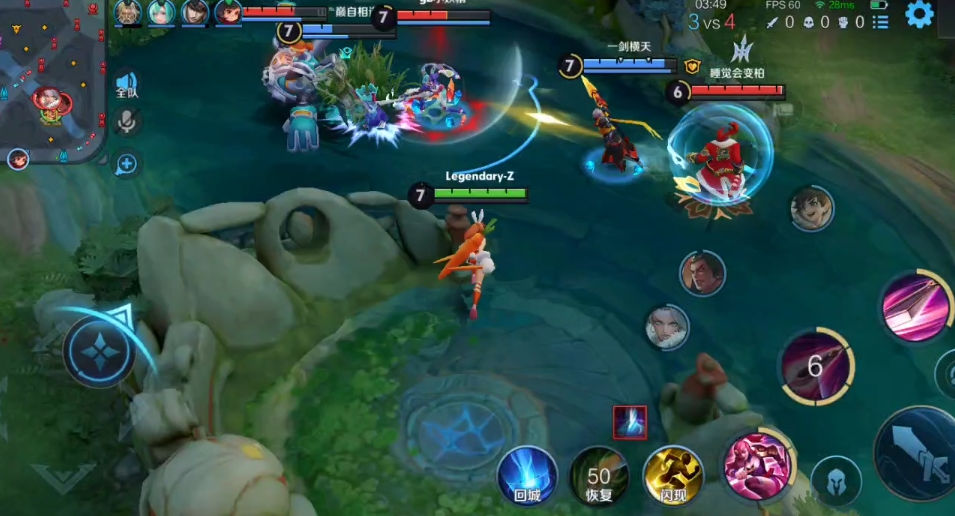Target the dark-haired bearded enemy portrait

click(x=702, y=273)
